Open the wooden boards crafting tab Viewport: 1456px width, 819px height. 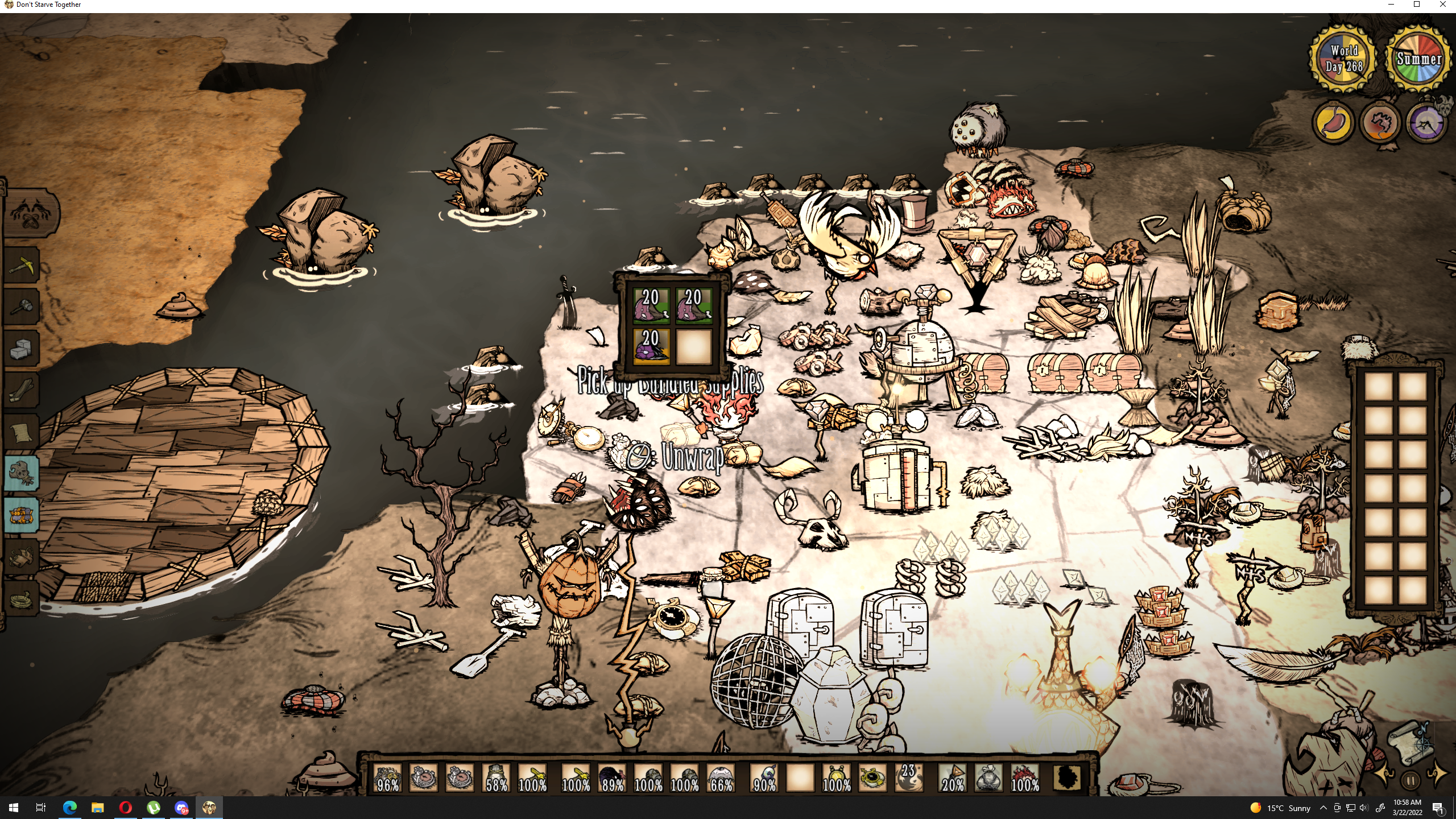22,390
